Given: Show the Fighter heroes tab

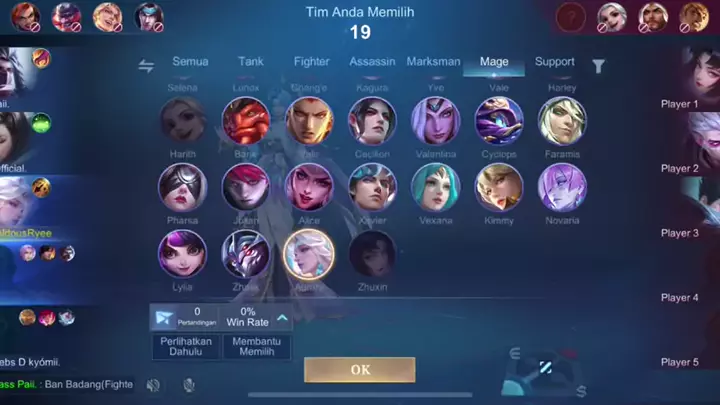Looking at the screenshot, I should pyautogui.click(x=311, y=62).
